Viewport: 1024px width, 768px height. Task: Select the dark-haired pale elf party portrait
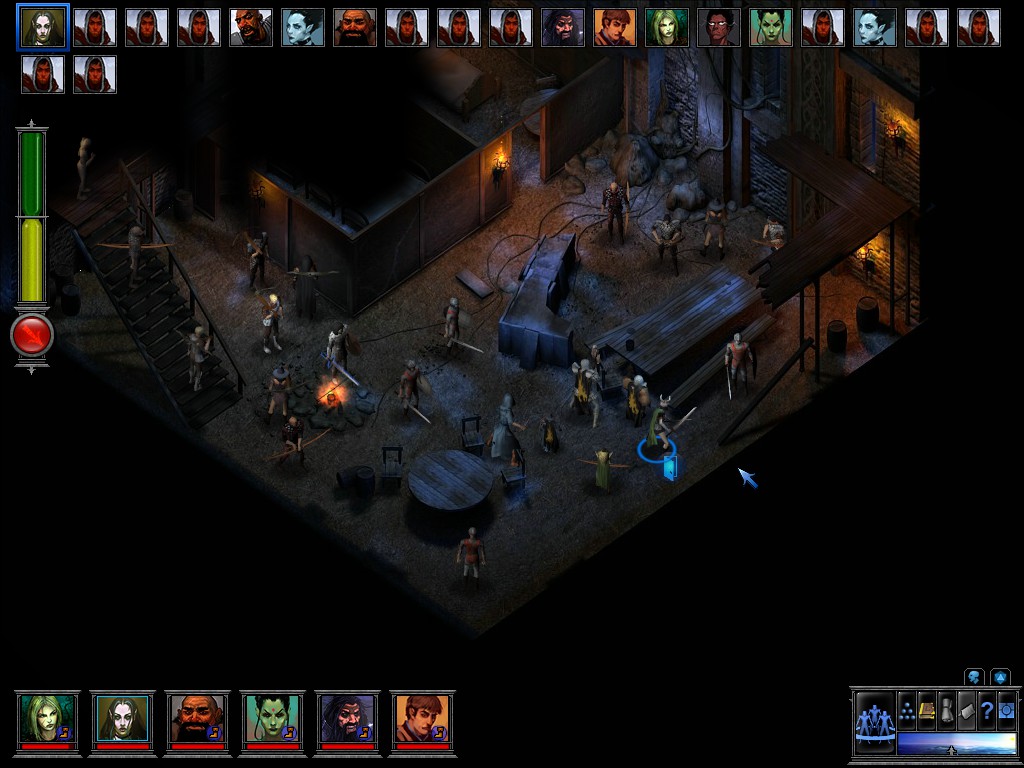(x=122, y=718)
